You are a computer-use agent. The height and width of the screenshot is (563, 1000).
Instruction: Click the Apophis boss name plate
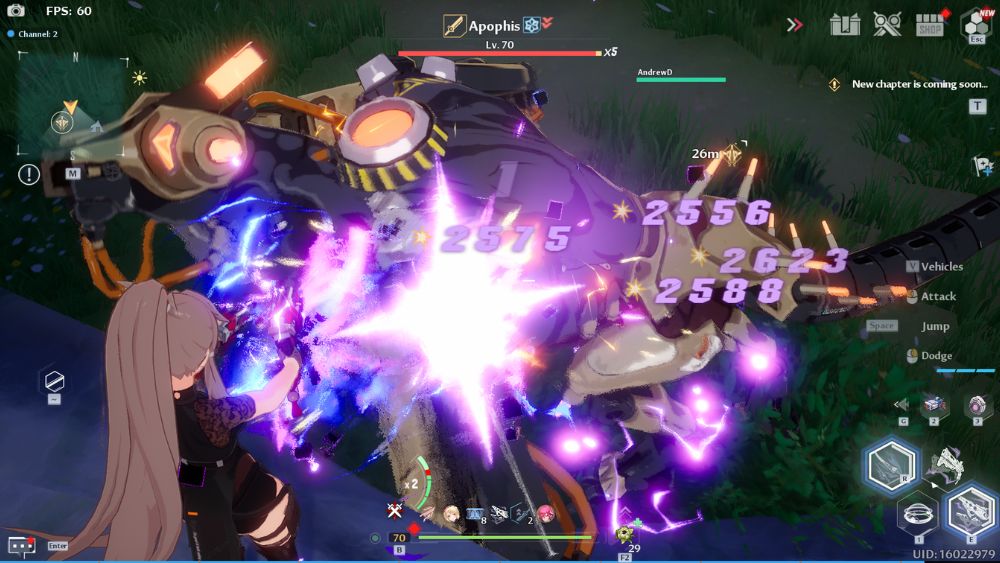point(495,26)
